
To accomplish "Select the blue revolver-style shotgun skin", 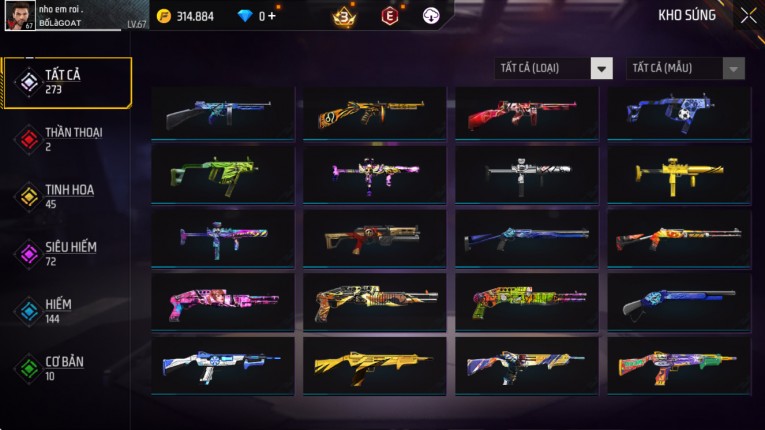I will coord(679,302).
